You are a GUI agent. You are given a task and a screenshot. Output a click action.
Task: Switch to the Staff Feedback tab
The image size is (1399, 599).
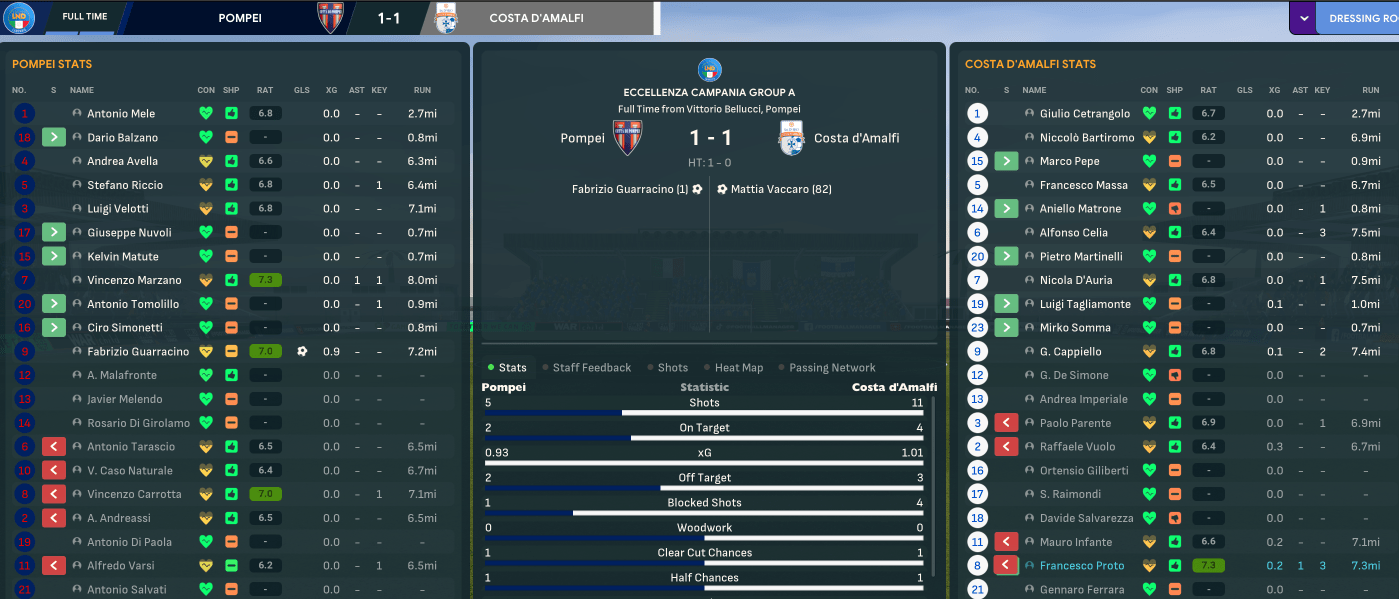pos(591,368)
